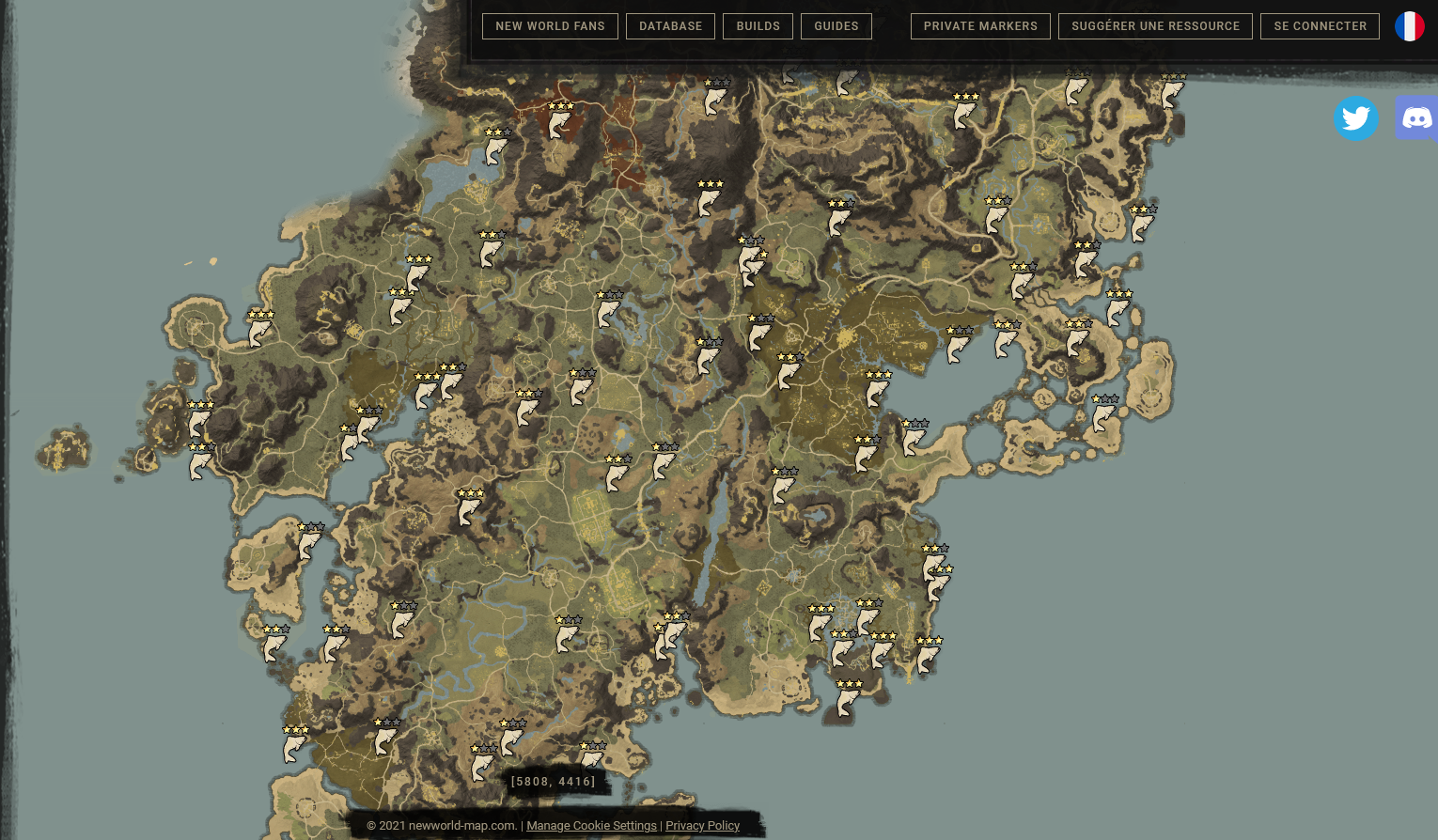Visit NEW WORLD FANS
Viewport: 1438px width, 840px height.
tap(550, 26)
